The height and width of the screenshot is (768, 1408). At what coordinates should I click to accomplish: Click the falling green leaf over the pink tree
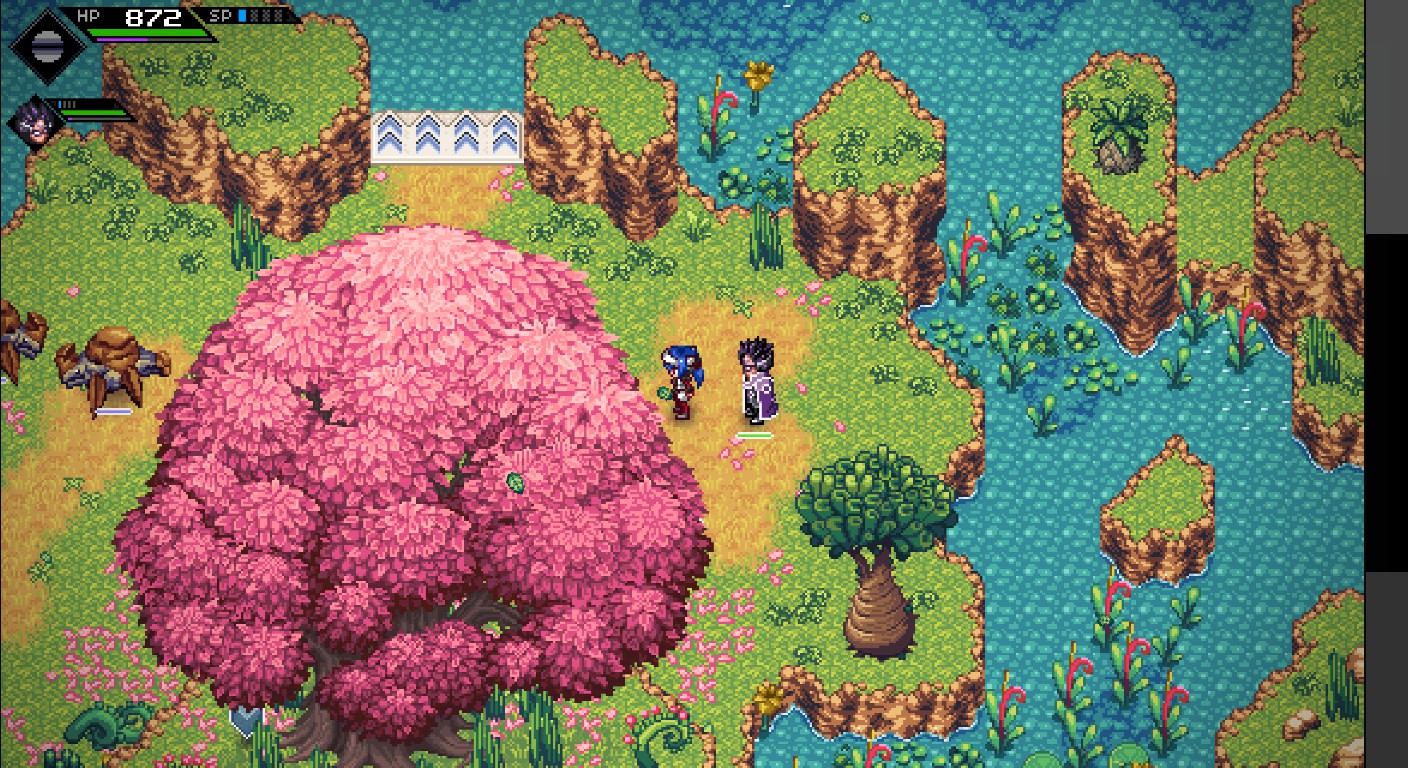(x=515, y=484)
